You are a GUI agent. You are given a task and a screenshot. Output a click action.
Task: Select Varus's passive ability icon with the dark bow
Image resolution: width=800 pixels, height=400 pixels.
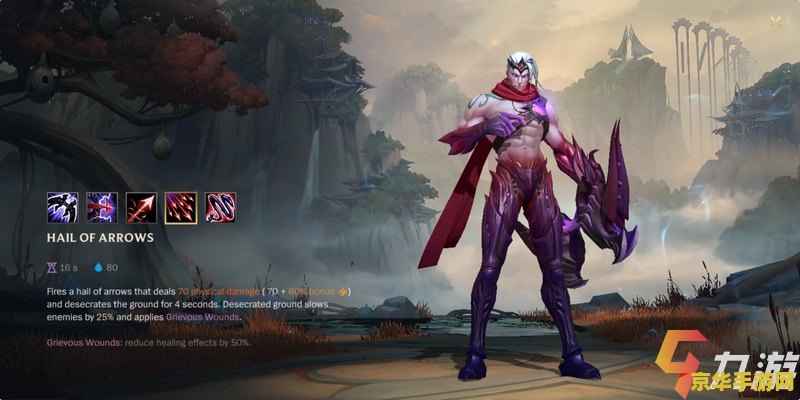tap(61, 207)
